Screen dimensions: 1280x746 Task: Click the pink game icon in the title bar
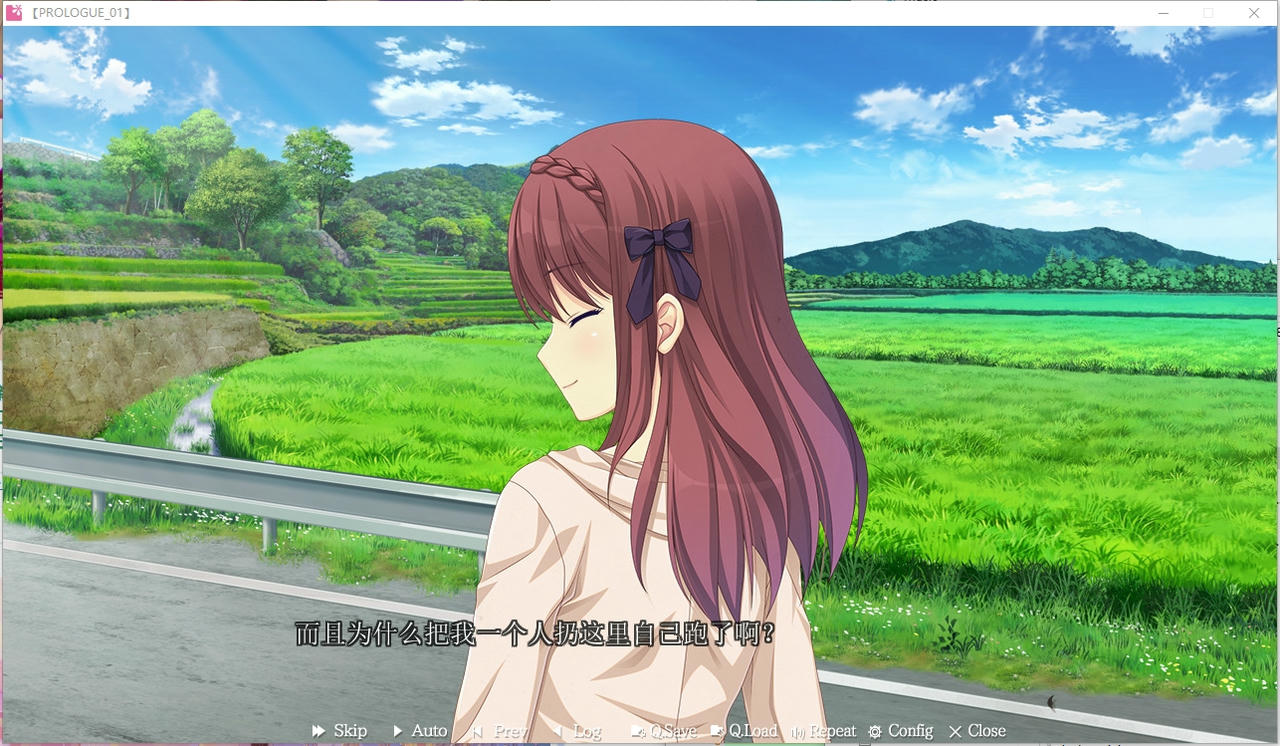pyautogui.click(x=14, y=13)
